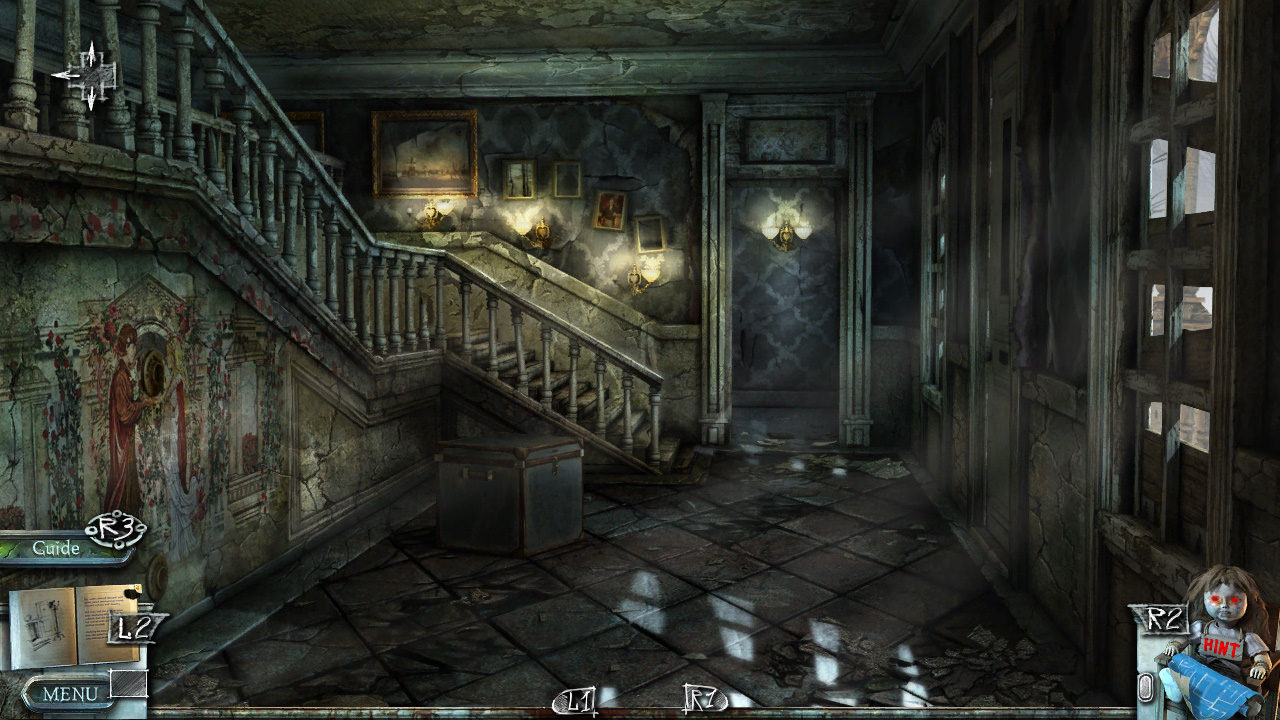Open the strategy Guide
Viewport: 1280px width, 720px height.
pos(56,547)
